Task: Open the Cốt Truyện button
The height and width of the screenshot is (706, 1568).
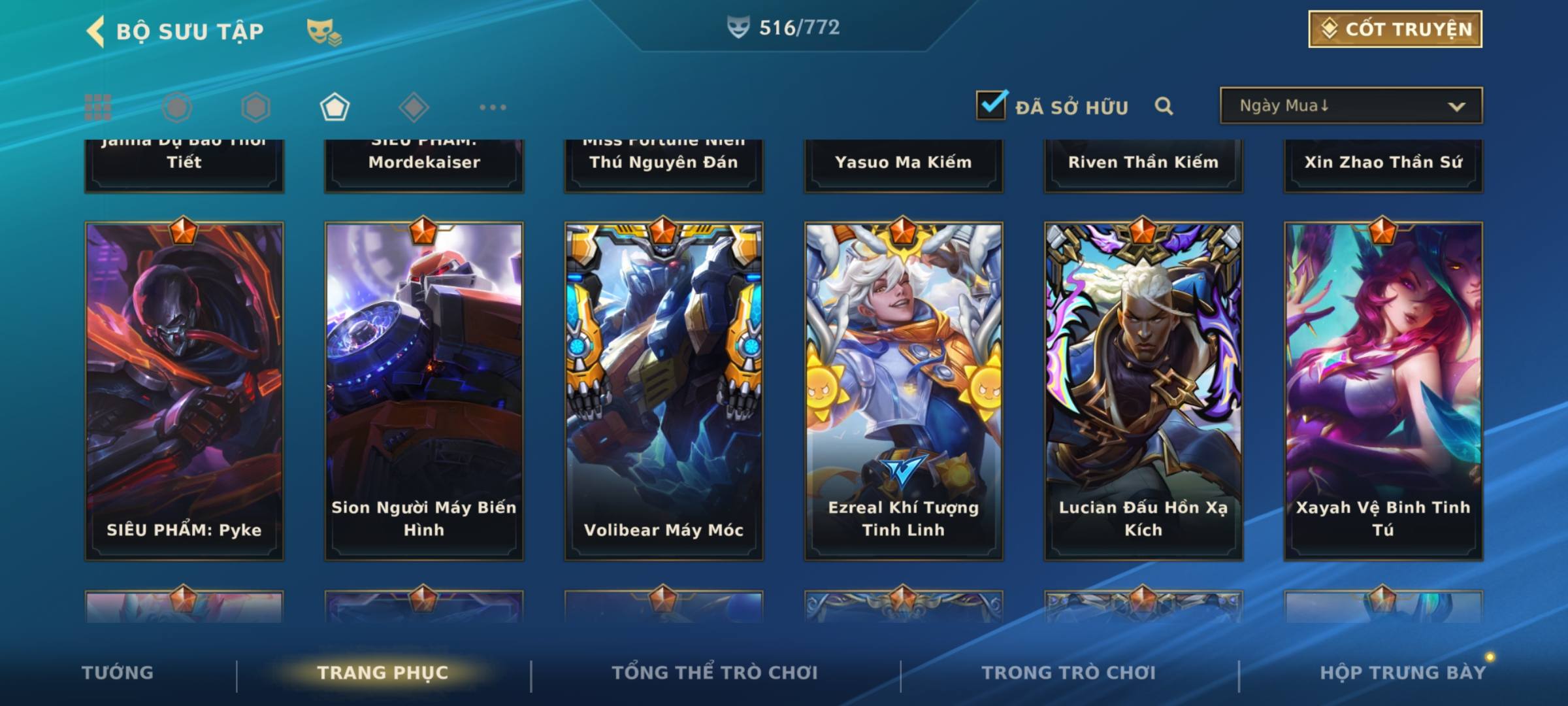Action: [x=1394, y=29]
